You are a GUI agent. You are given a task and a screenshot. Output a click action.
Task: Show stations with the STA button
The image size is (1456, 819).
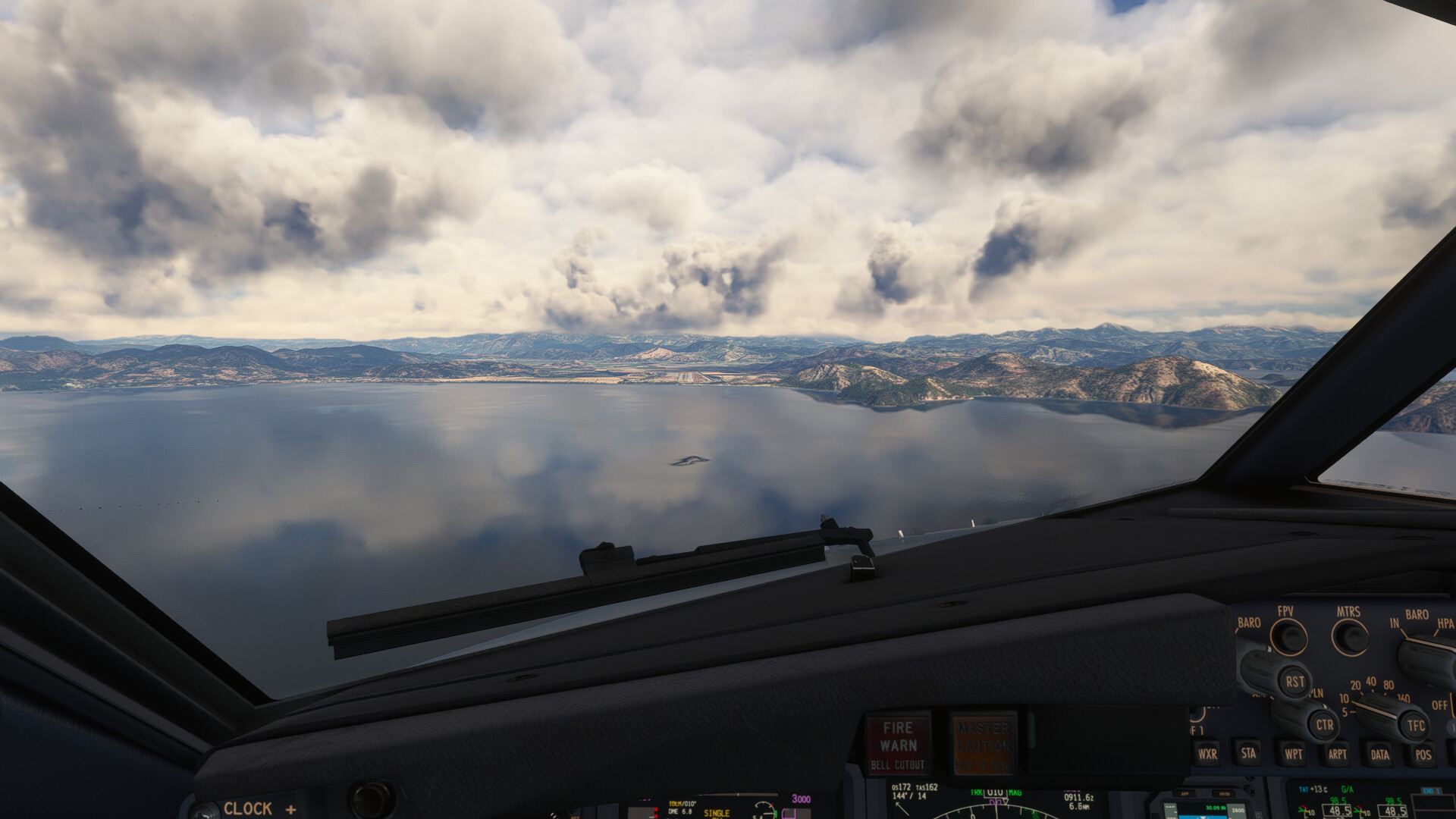point(1248,753)
